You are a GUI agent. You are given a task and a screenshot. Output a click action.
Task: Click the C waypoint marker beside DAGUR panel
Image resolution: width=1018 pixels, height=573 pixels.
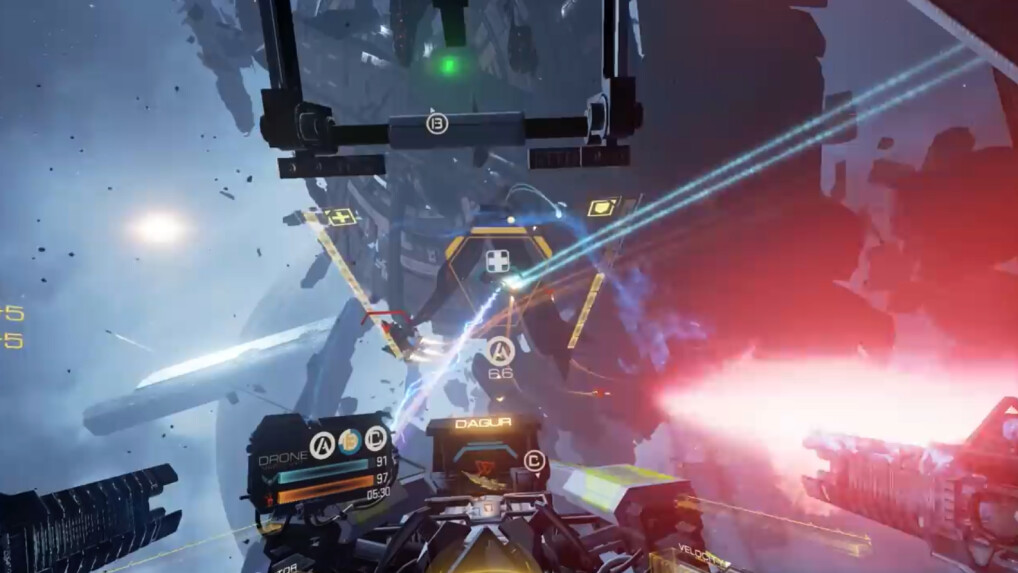tap(535, 461)
